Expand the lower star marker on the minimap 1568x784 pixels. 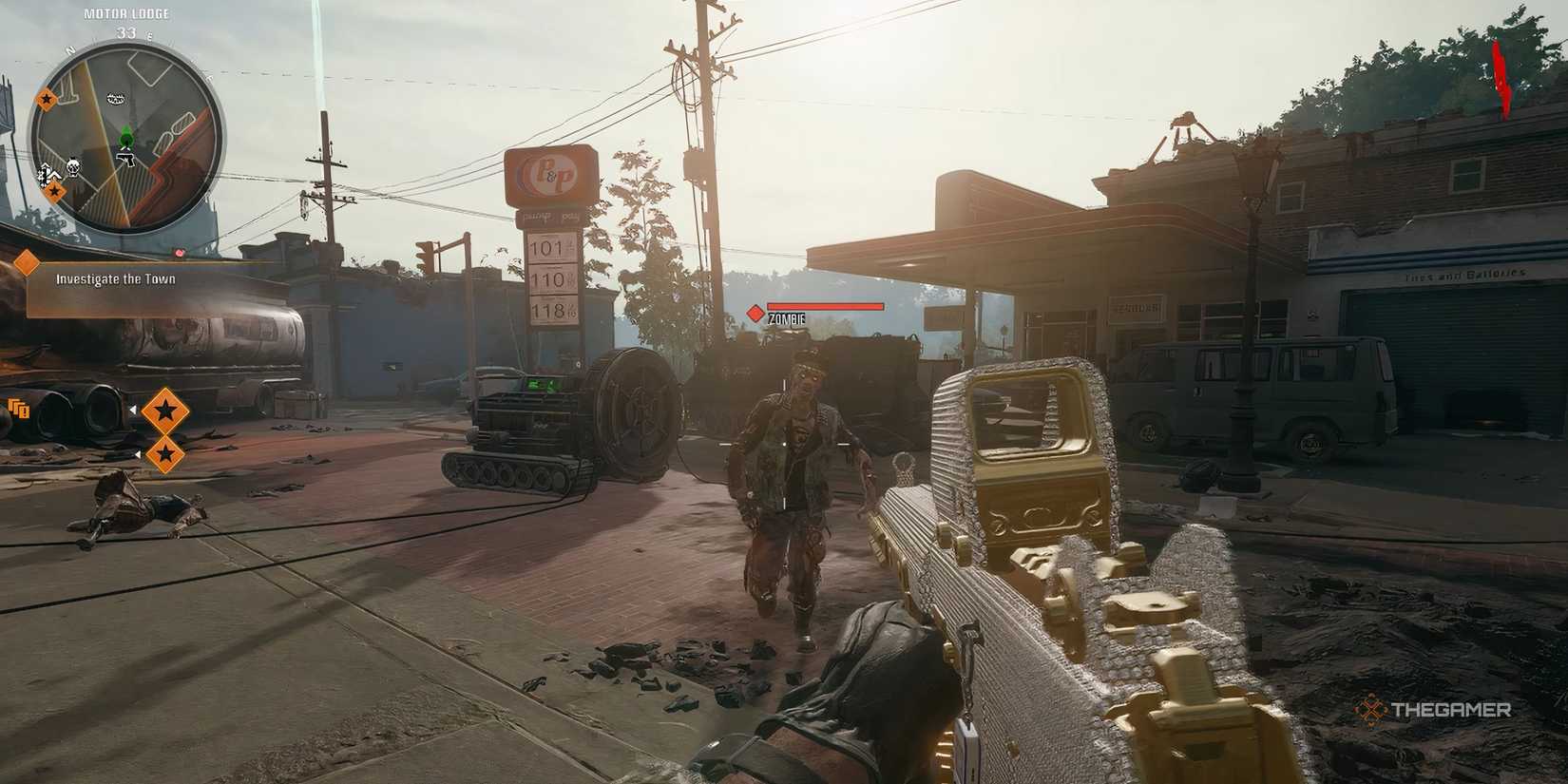(x=55, y=190)
